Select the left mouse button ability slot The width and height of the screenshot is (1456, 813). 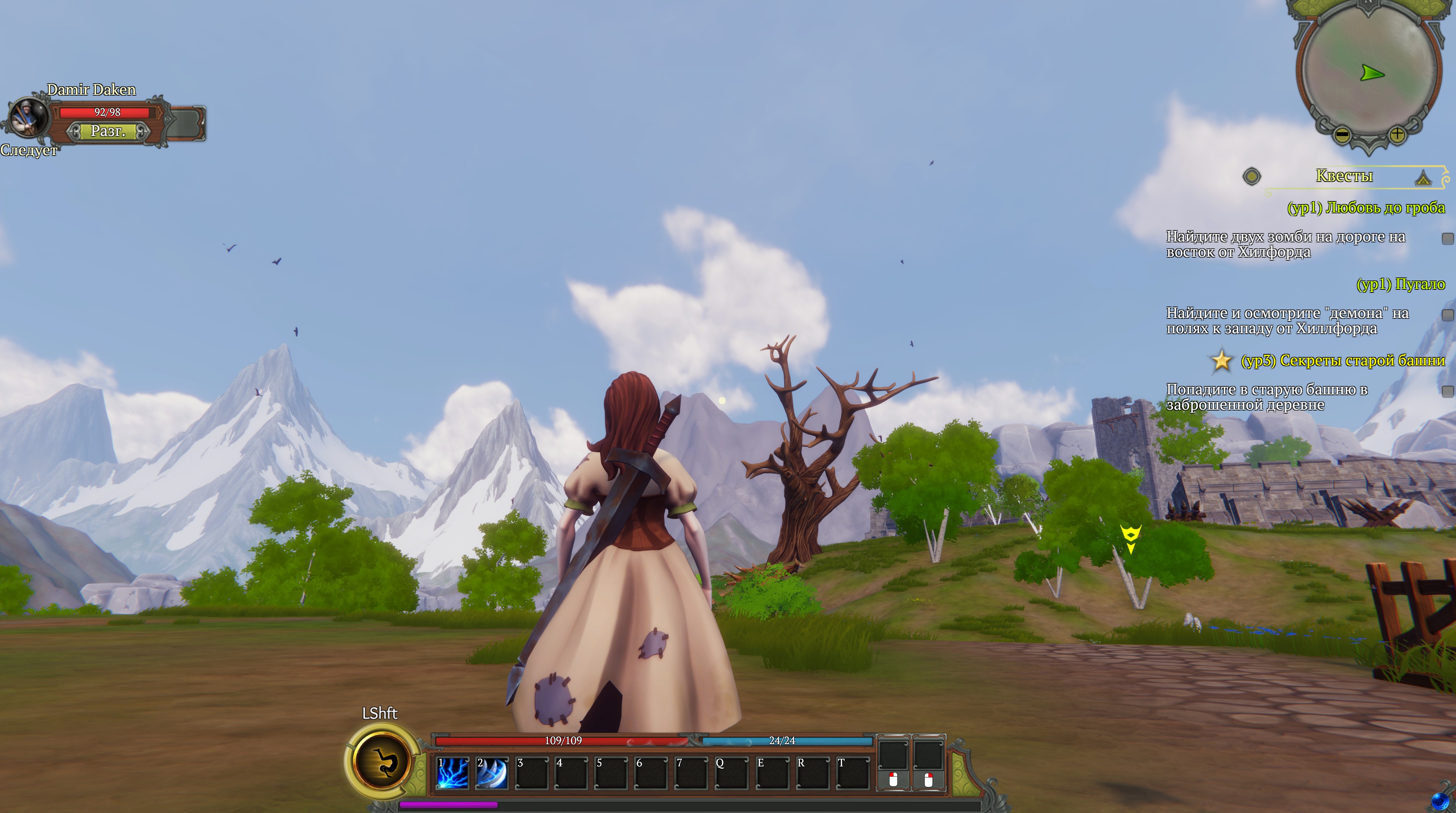point(893,763)
